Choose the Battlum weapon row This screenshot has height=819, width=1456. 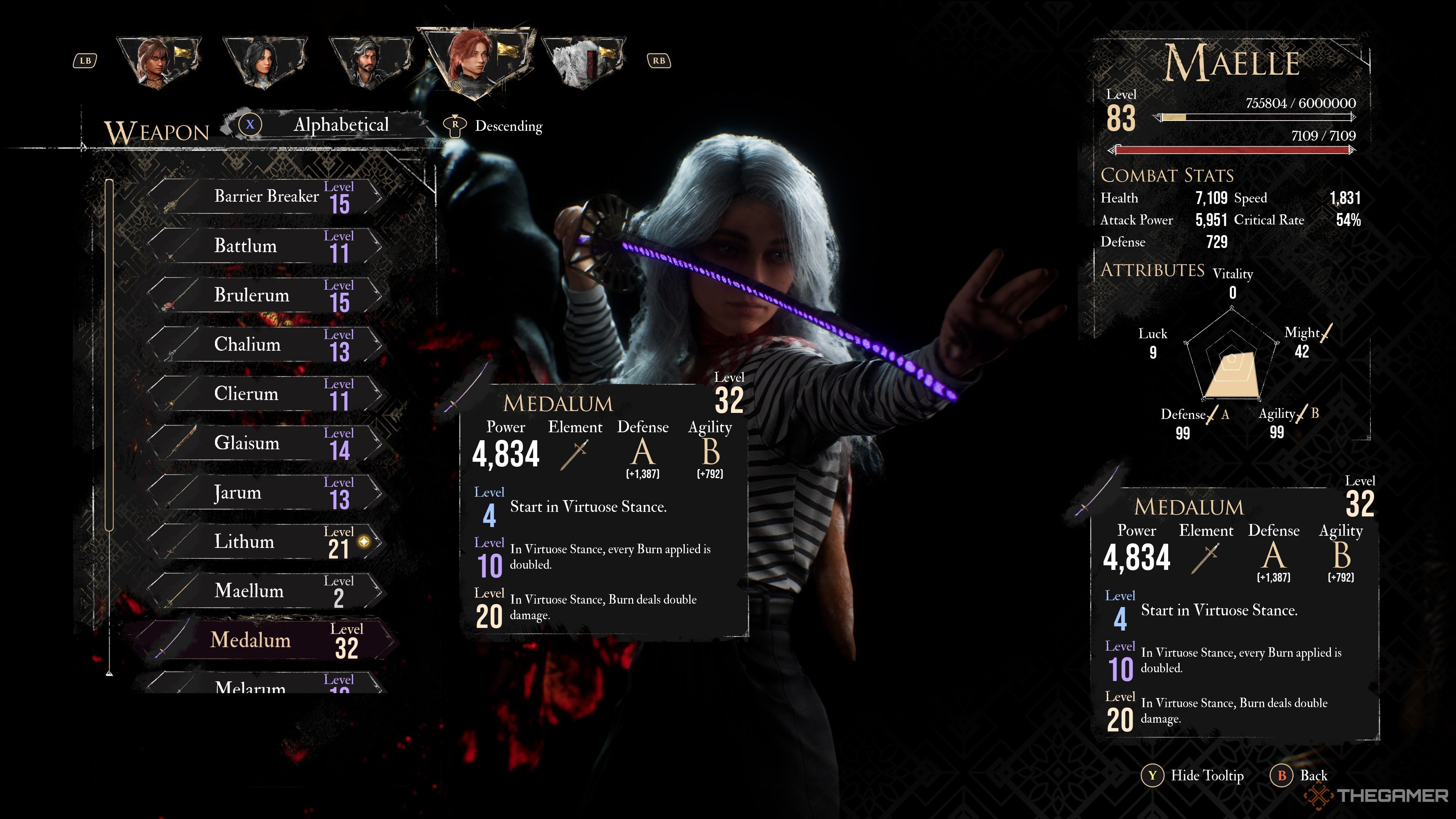coord(266,246)
